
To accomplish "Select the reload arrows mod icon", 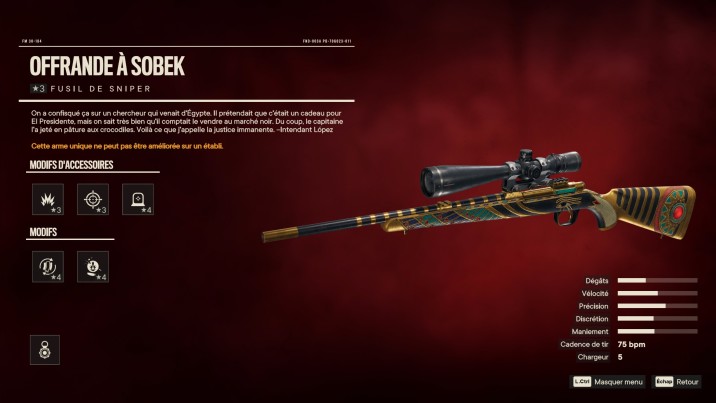I will pos(48,267).
